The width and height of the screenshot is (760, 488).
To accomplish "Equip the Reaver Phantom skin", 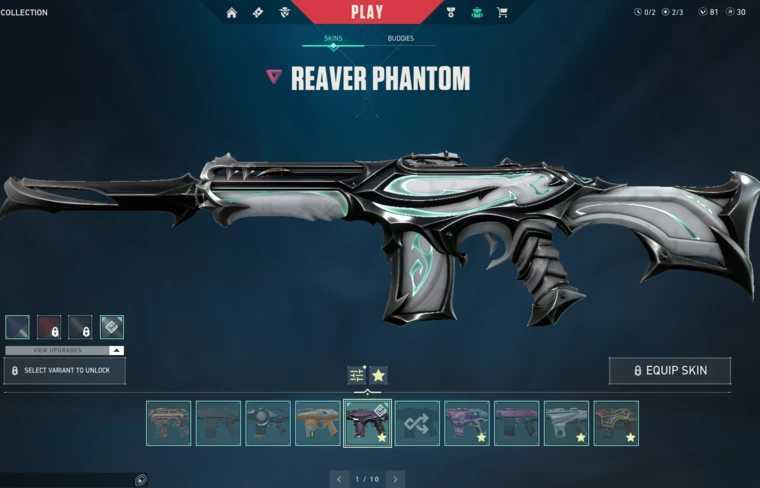I will click(669, 371).
